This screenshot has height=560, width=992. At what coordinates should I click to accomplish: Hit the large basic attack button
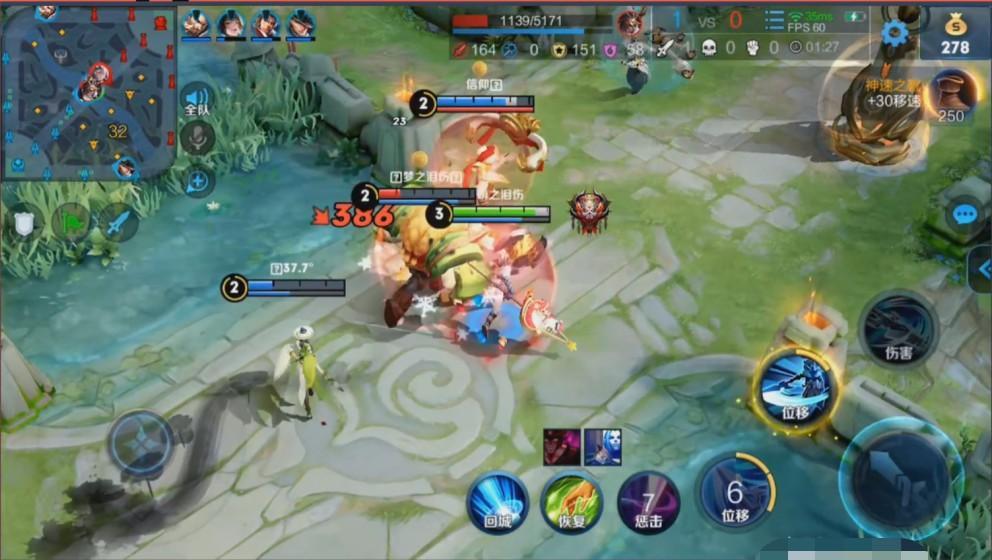(901, 479)
